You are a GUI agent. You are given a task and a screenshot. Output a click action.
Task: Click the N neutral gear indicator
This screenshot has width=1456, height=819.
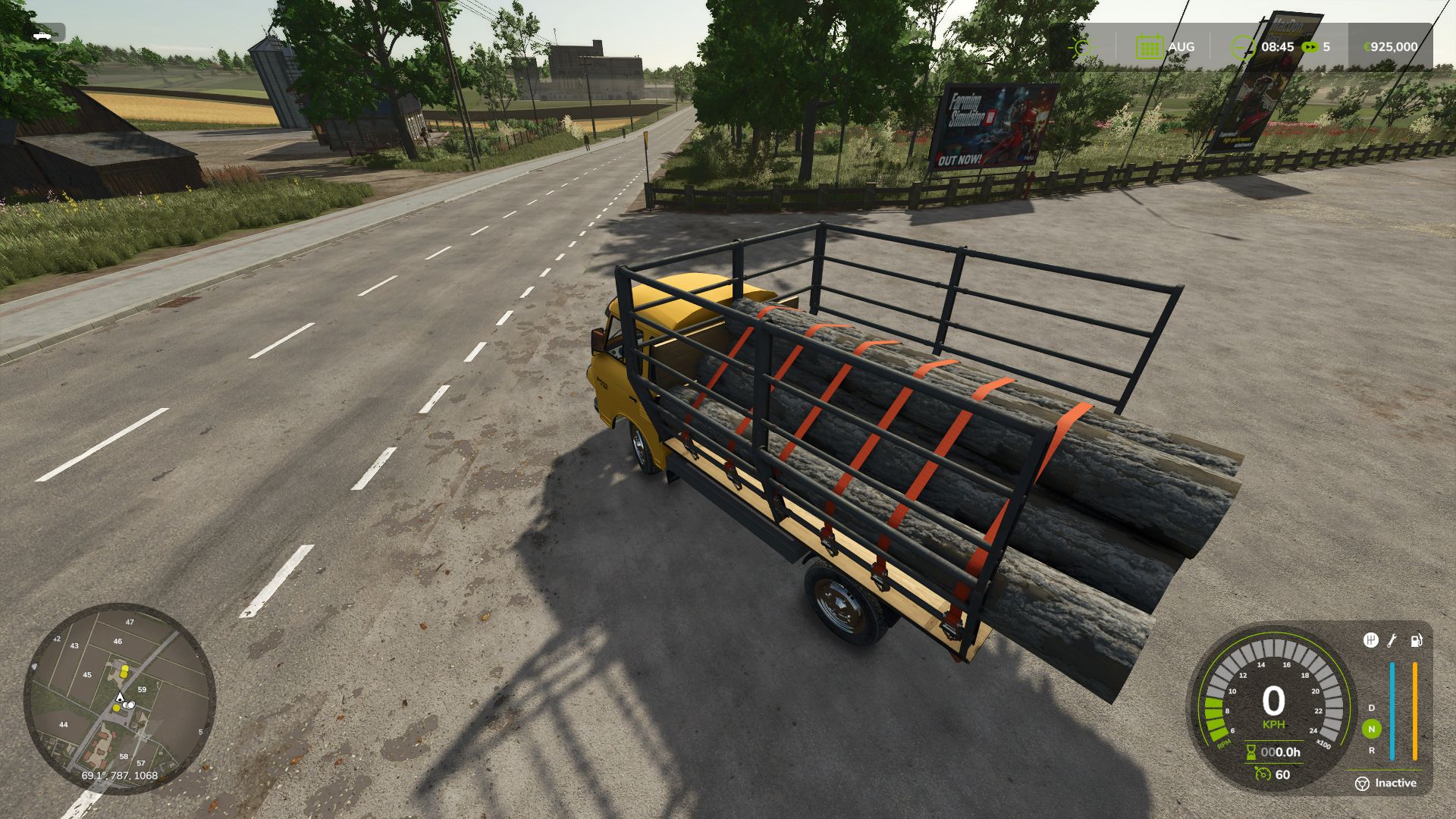coord(1371,729)
